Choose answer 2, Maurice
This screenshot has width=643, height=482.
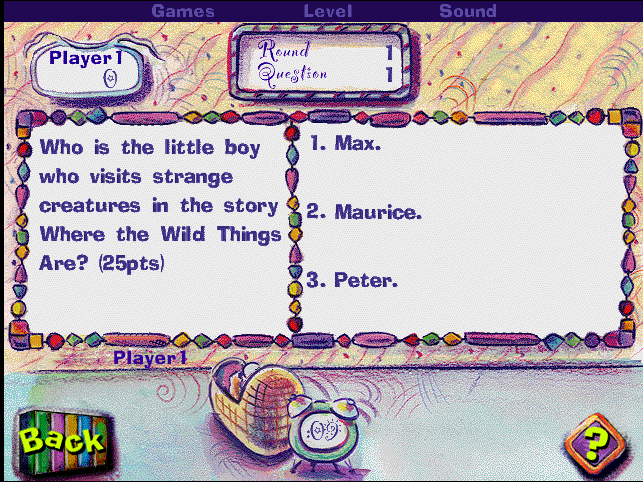(365, 212)
